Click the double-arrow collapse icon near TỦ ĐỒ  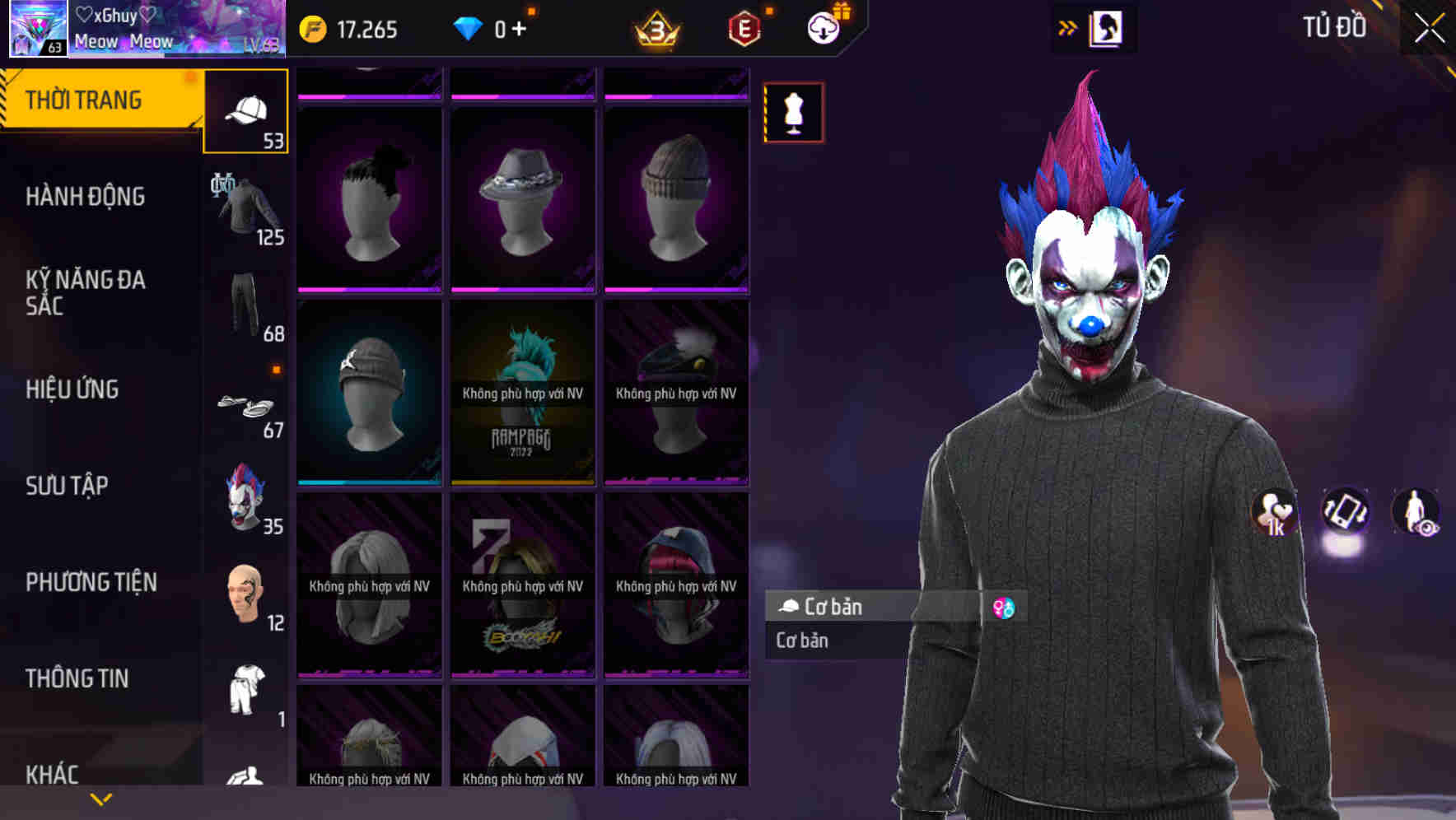pos(1068,26)
